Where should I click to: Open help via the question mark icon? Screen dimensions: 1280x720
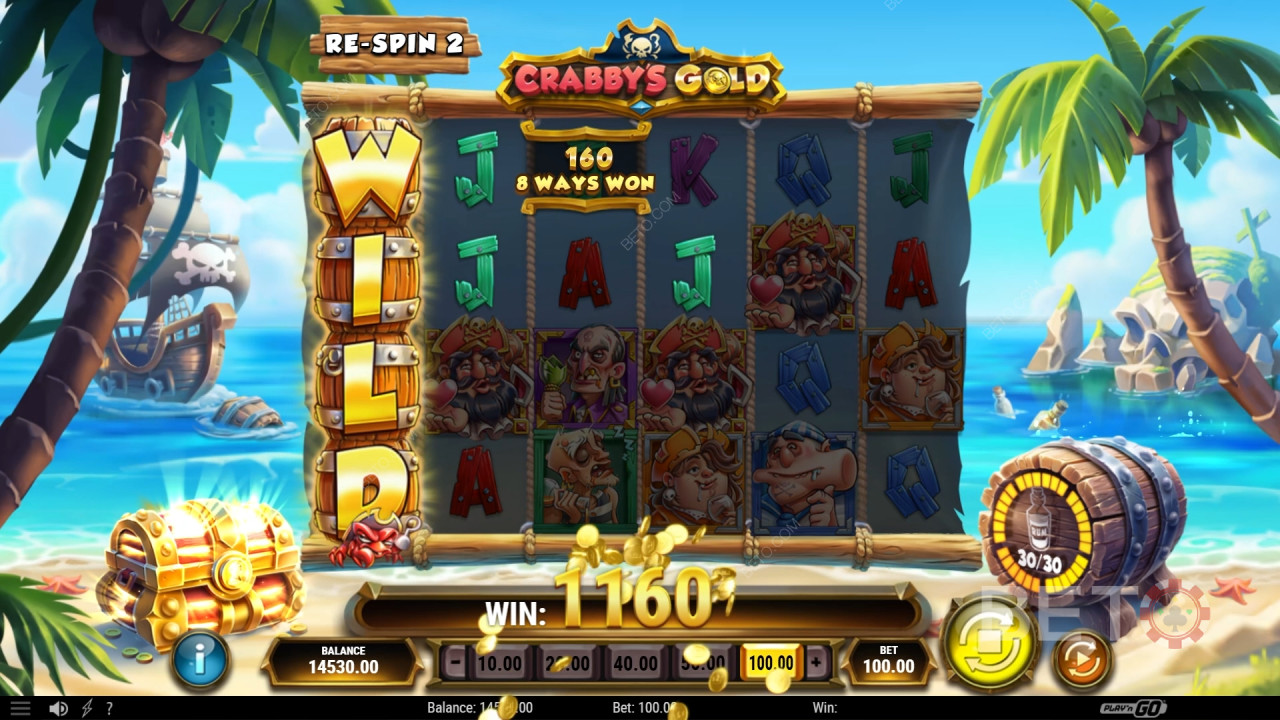[109, 708]
